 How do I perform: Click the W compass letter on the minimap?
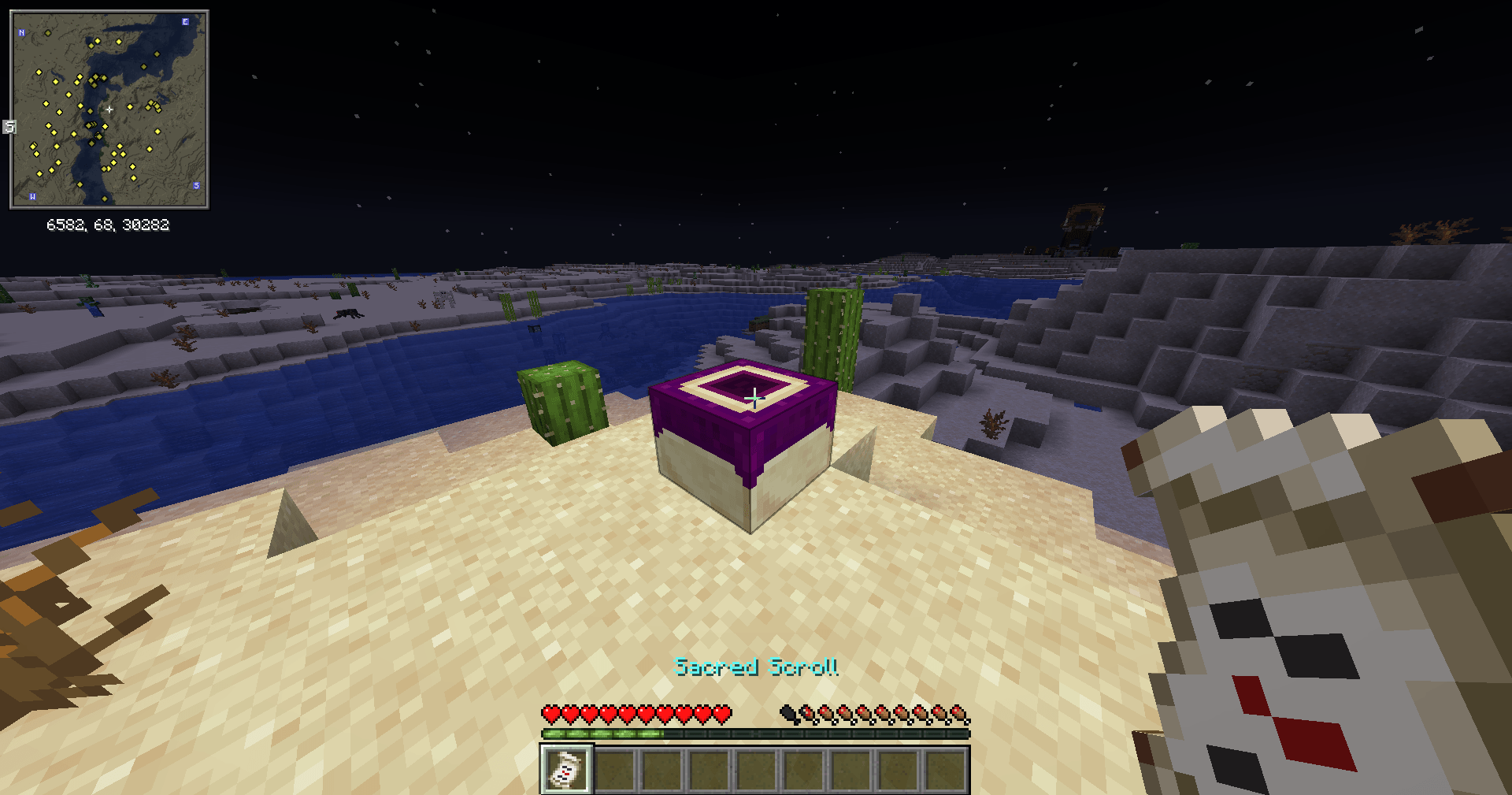[33, 197]
